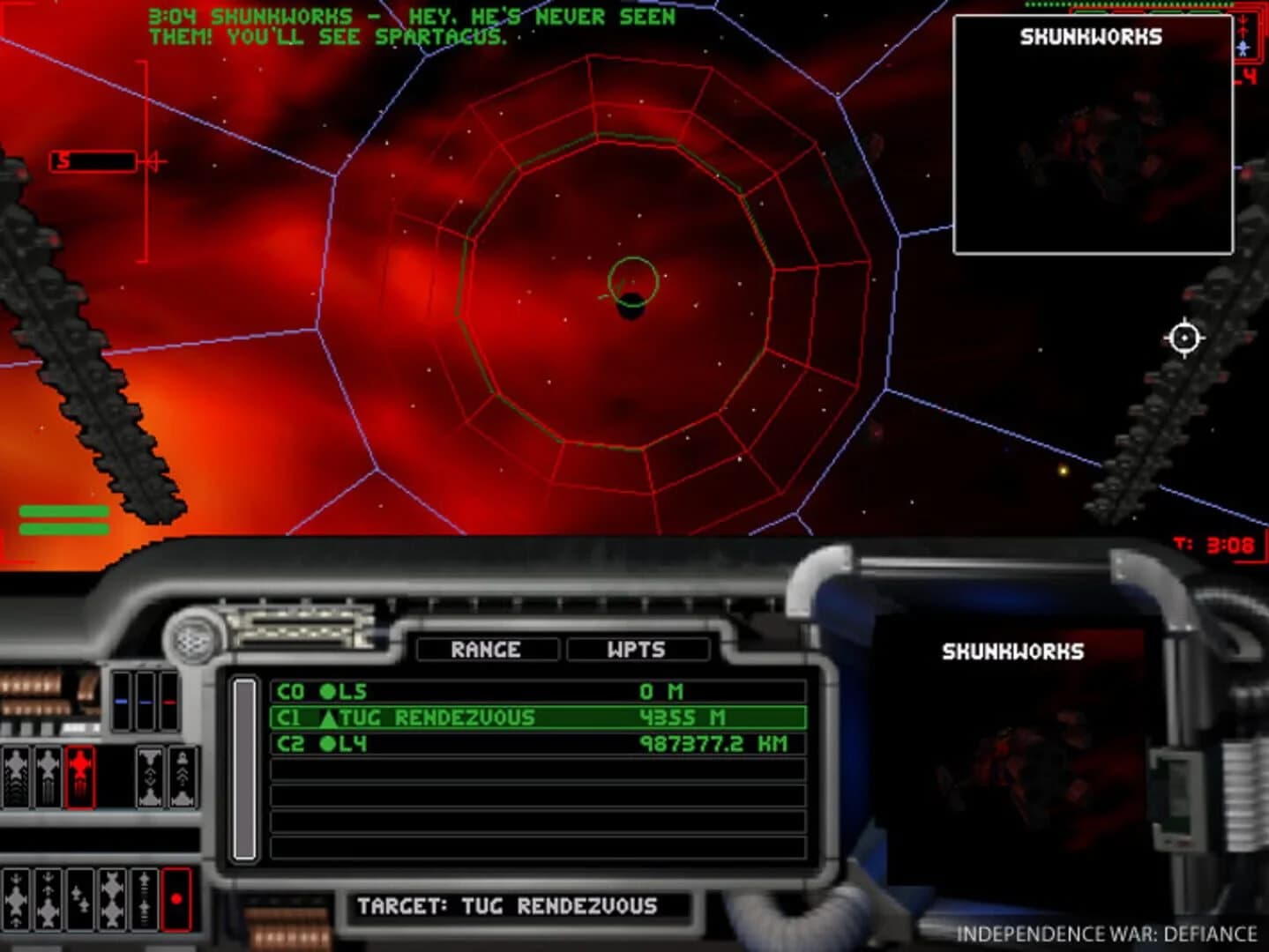Click the segmented thrust indicator icon

tap(144, 898)
